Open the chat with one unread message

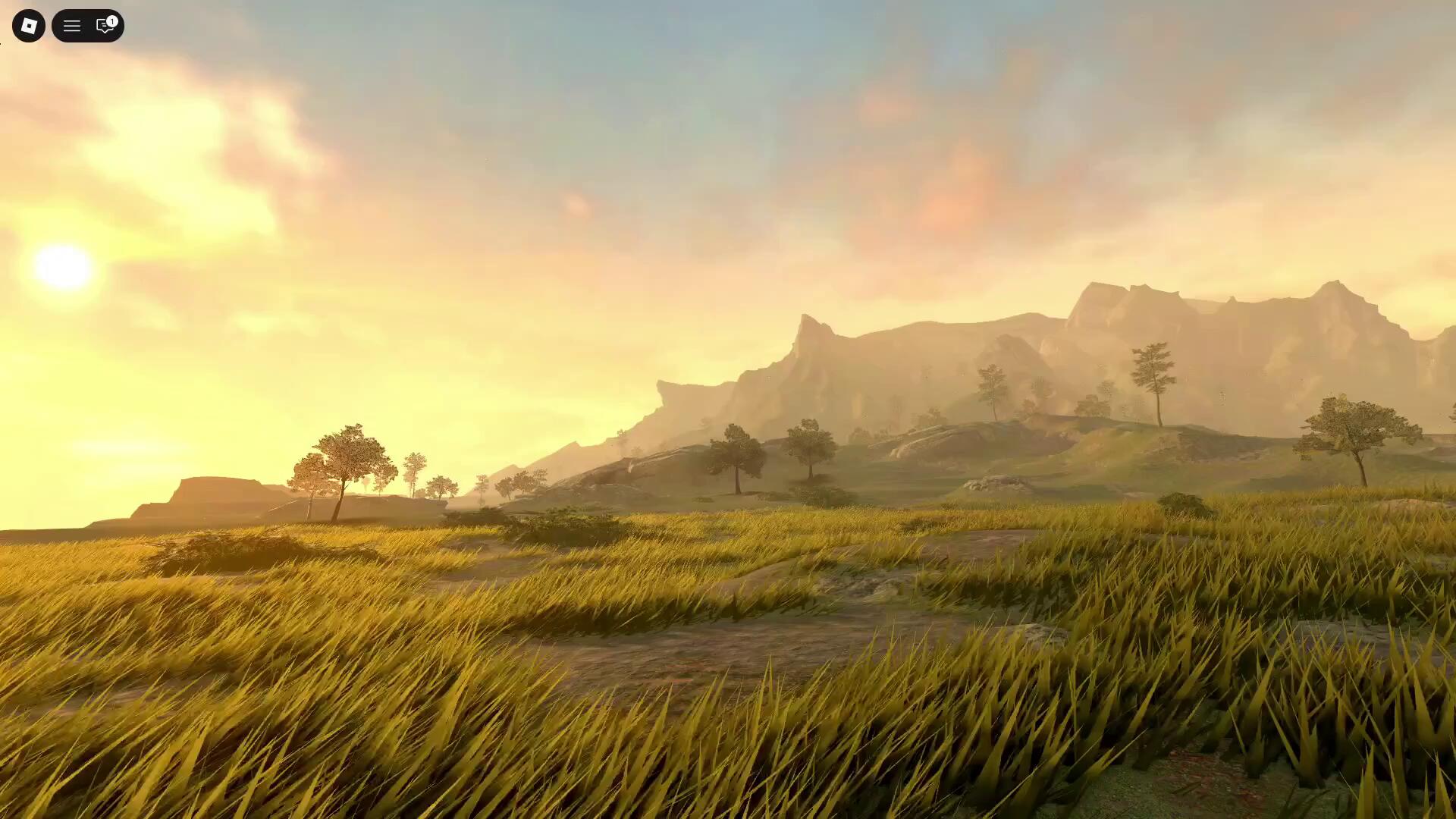(x=105, y=27)
